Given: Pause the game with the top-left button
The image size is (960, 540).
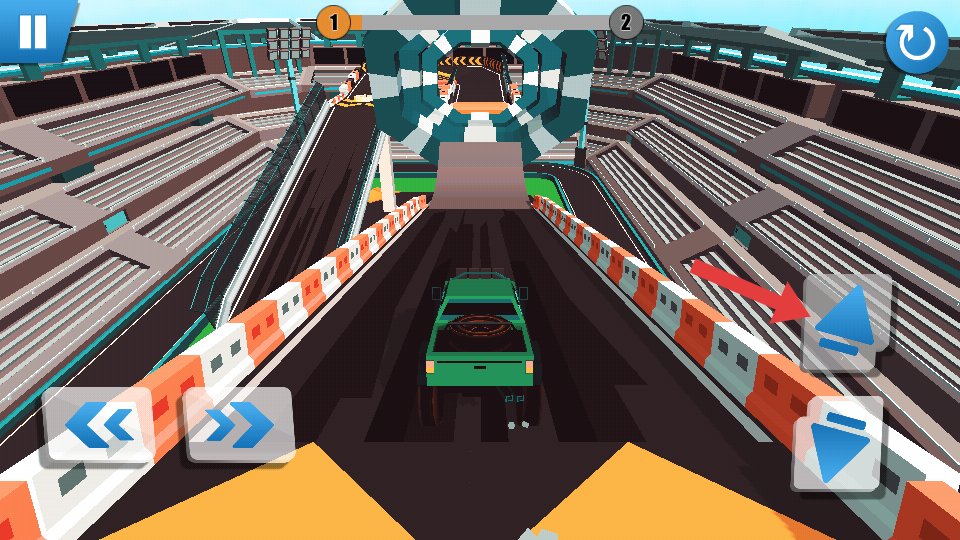Looking at the screenshot, I should (x=32, y=30).
